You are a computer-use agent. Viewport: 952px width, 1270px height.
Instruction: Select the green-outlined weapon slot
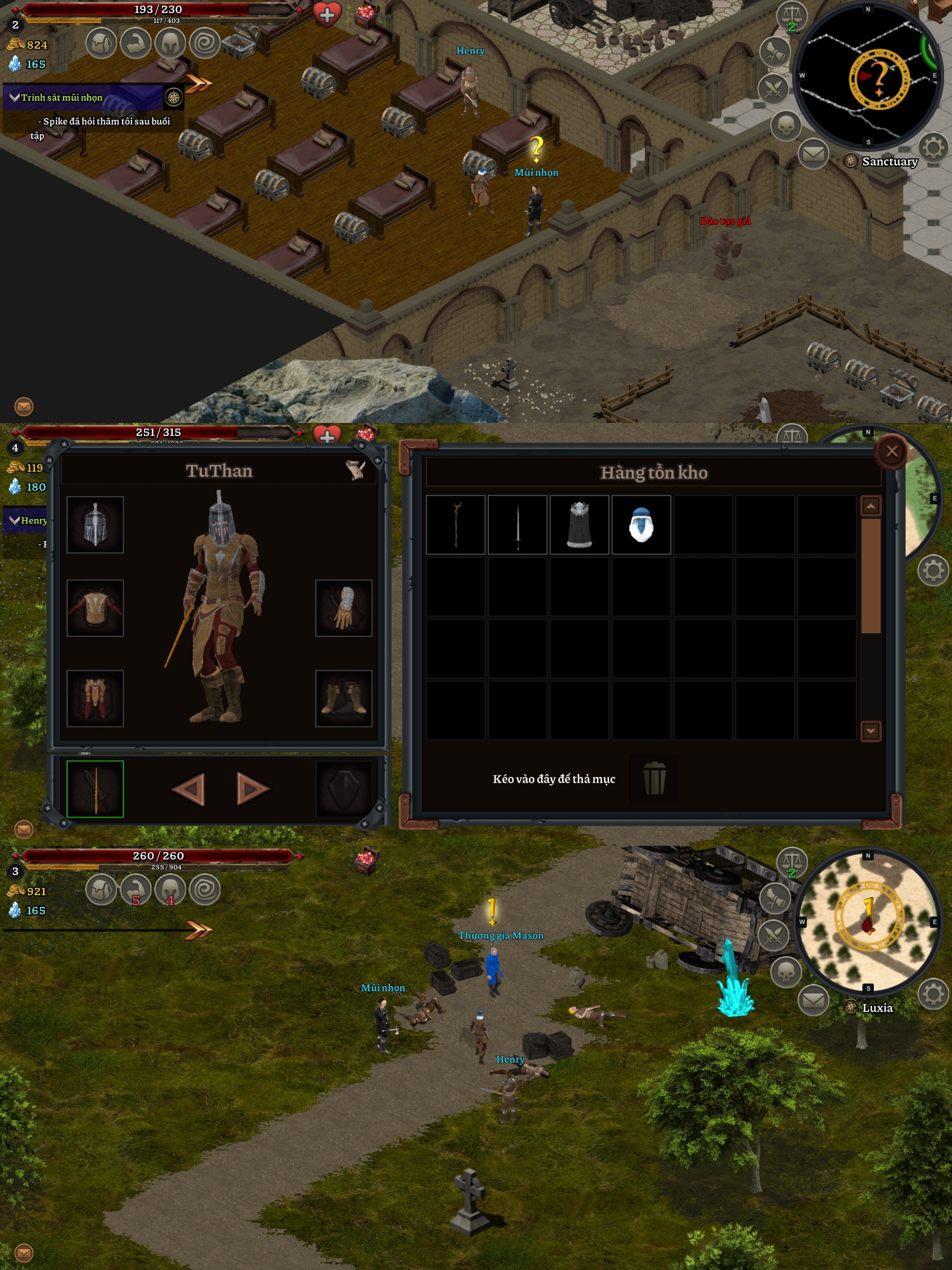pos(95,788)
